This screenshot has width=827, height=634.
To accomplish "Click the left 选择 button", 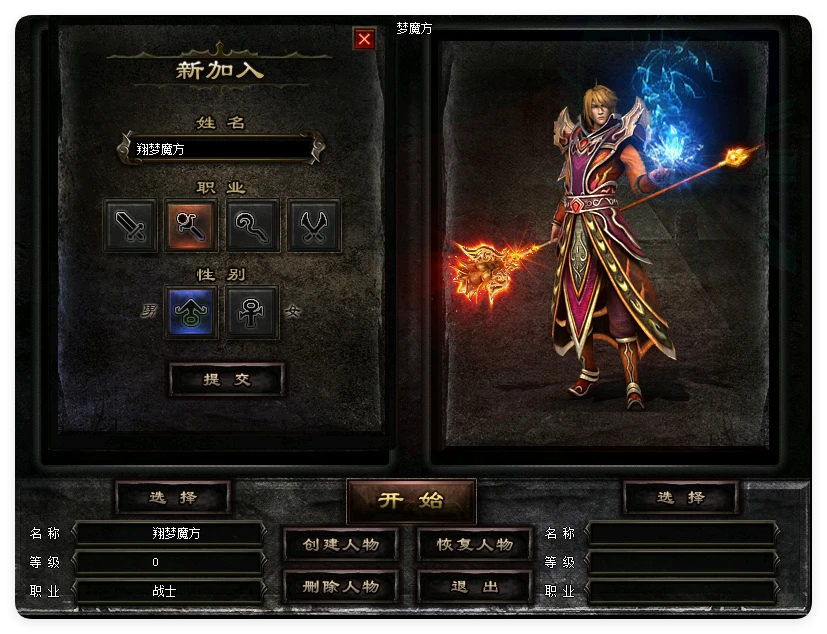I will coord(173,497).
